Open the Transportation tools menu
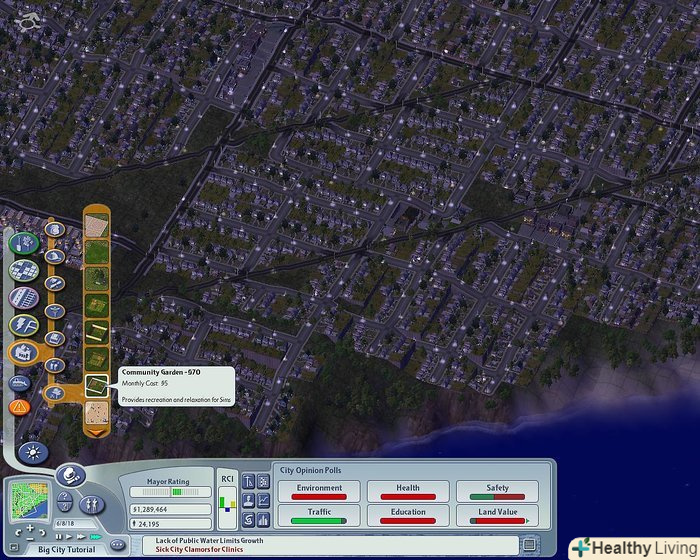Viewport: 700px width, 560px height. click(22, 298)
